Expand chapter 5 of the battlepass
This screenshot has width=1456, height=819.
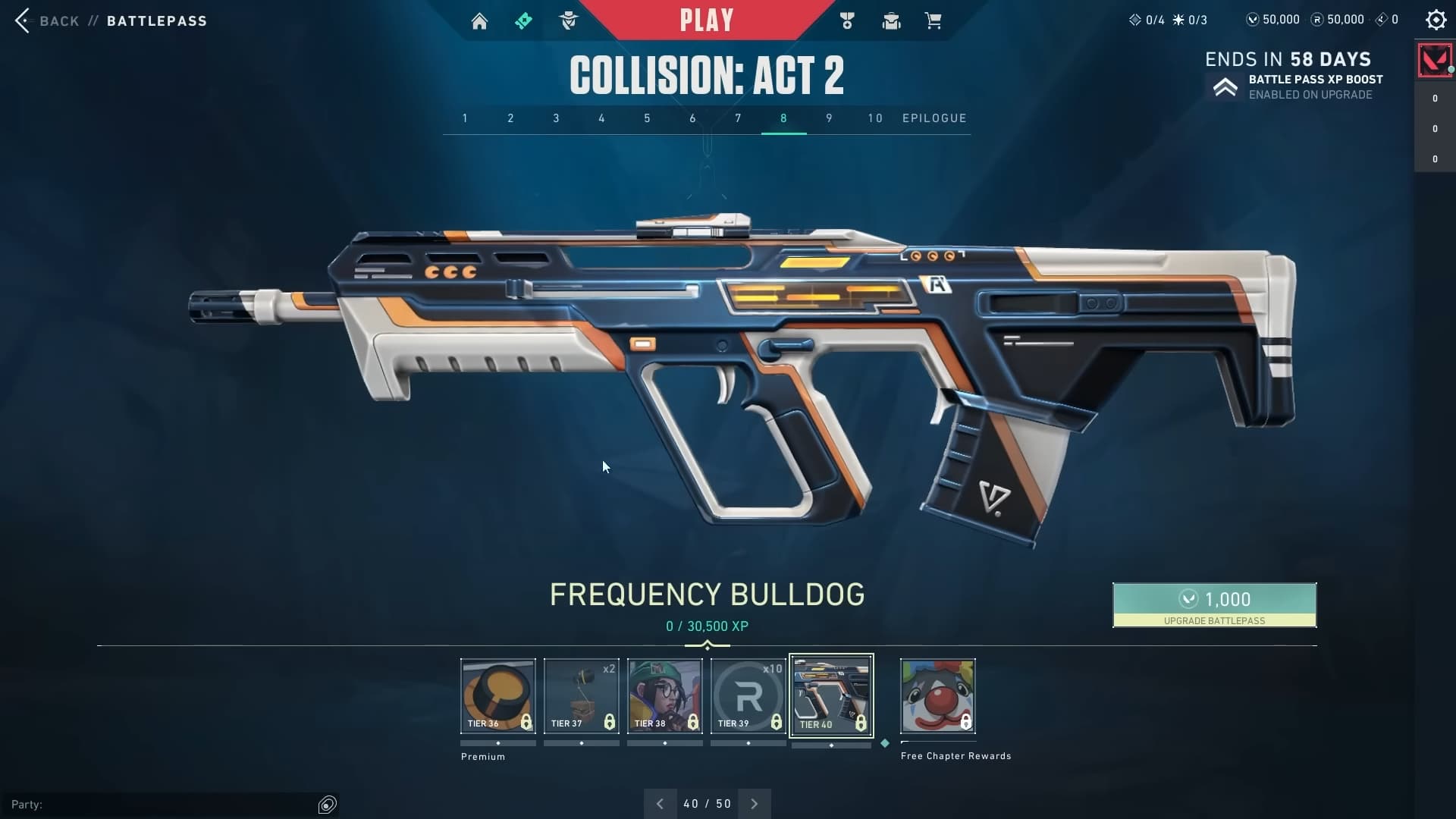coord(647,118)
